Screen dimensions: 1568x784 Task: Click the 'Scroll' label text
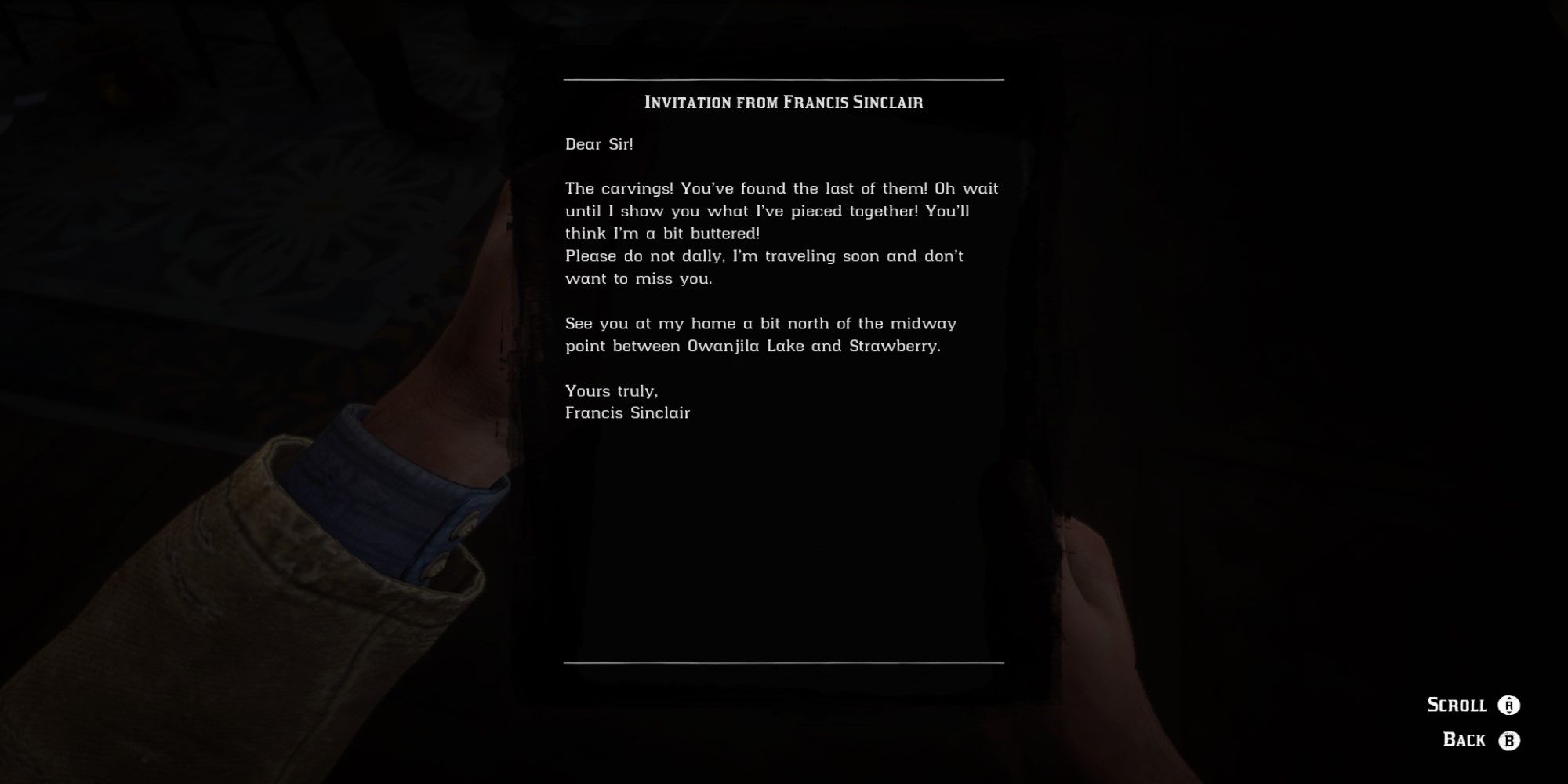click(x=1457, y=704)
